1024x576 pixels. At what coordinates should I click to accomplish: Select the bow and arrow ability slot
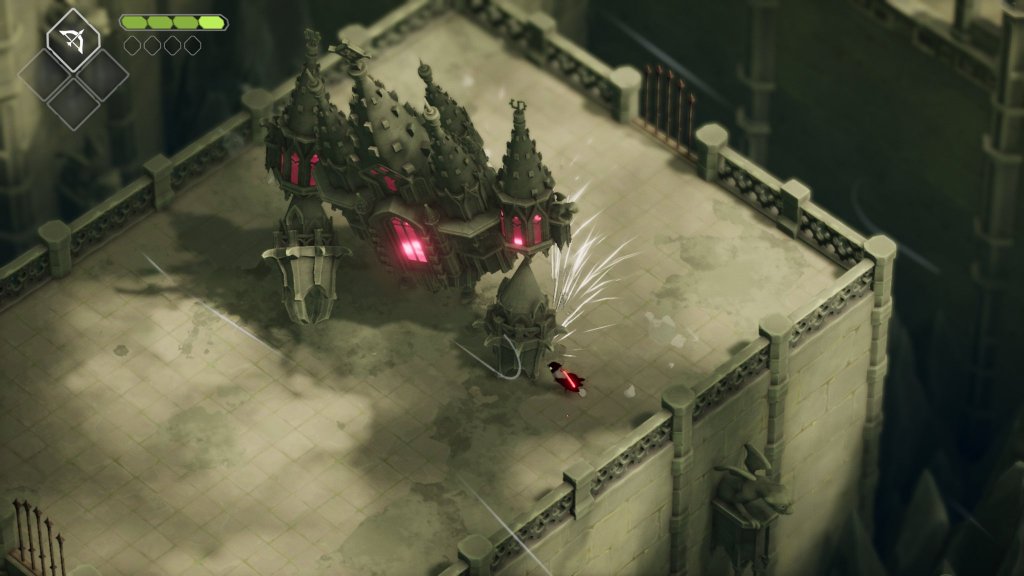(73, 41)
